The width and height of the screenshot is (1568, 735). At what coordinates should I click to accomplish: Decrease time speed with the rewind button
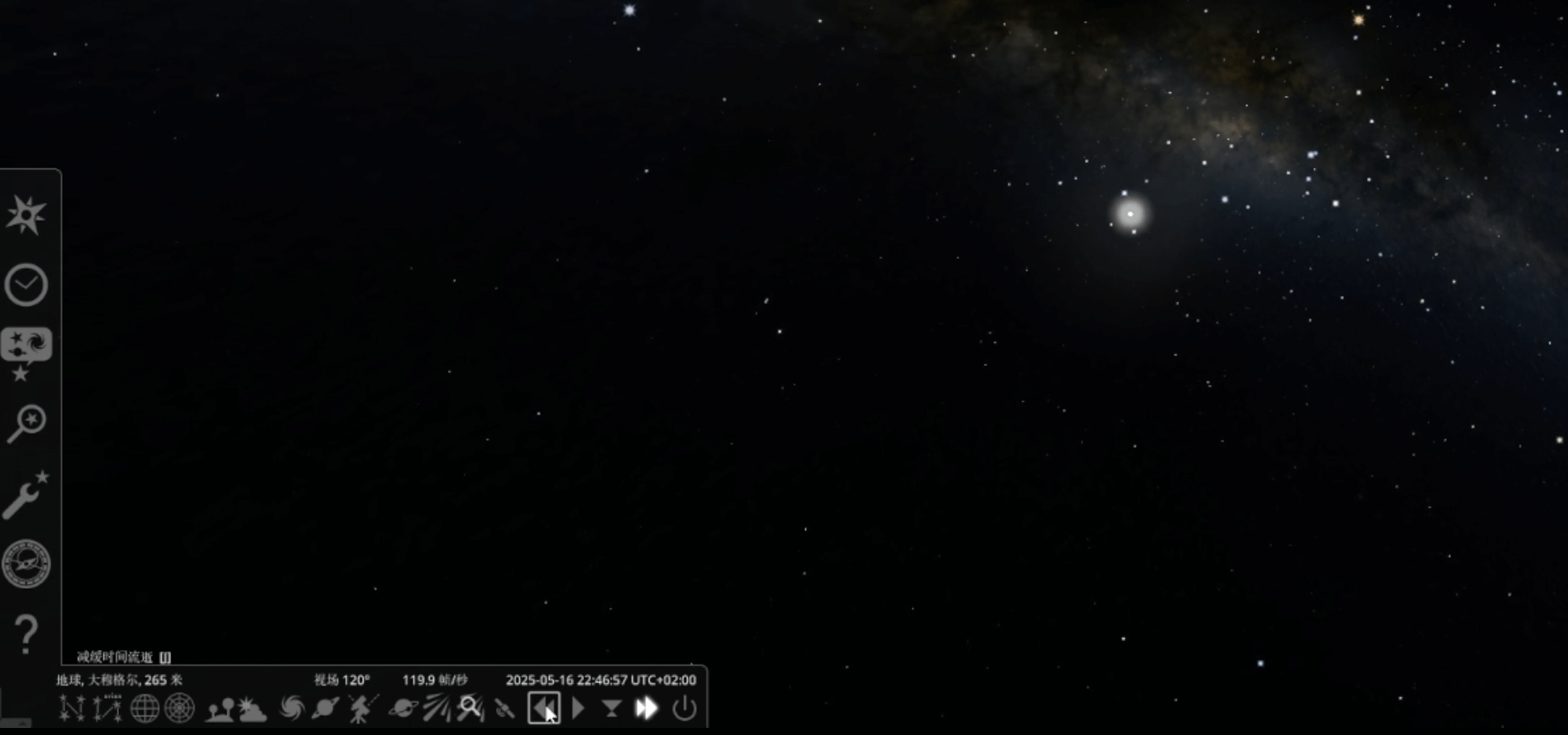point(544,709)
